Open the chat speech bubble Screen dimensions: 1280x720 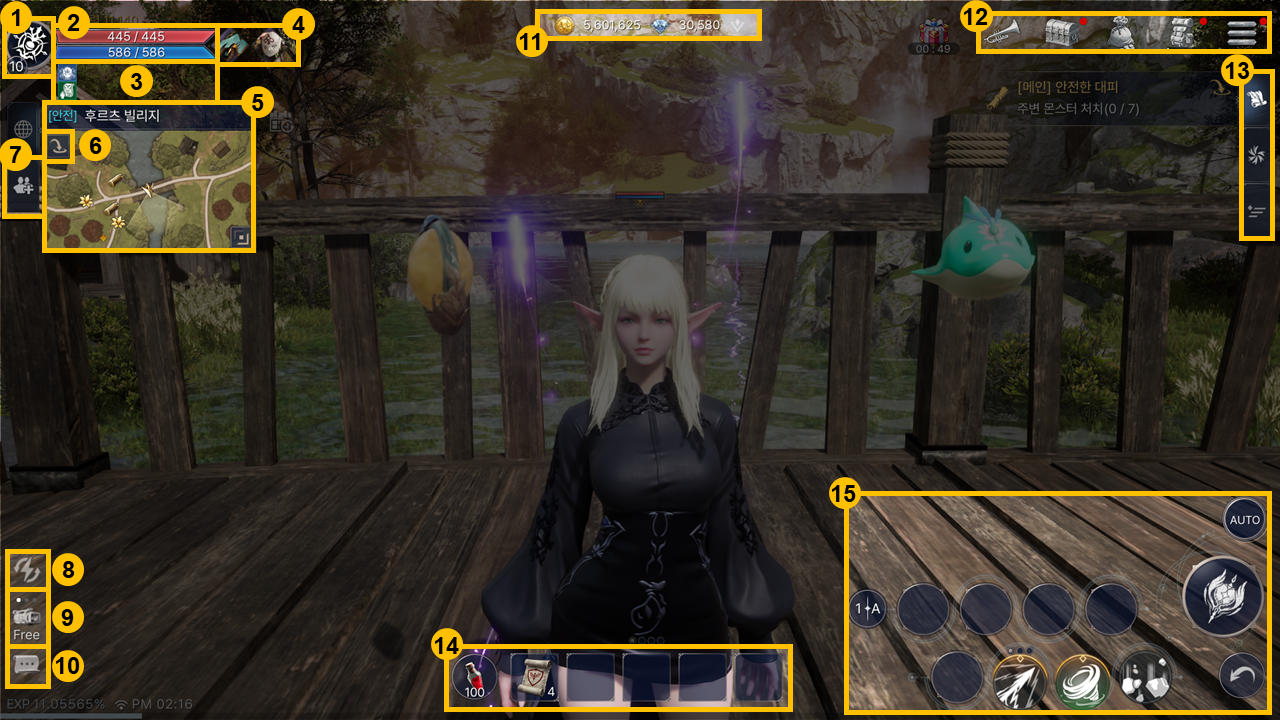(27, 665)
